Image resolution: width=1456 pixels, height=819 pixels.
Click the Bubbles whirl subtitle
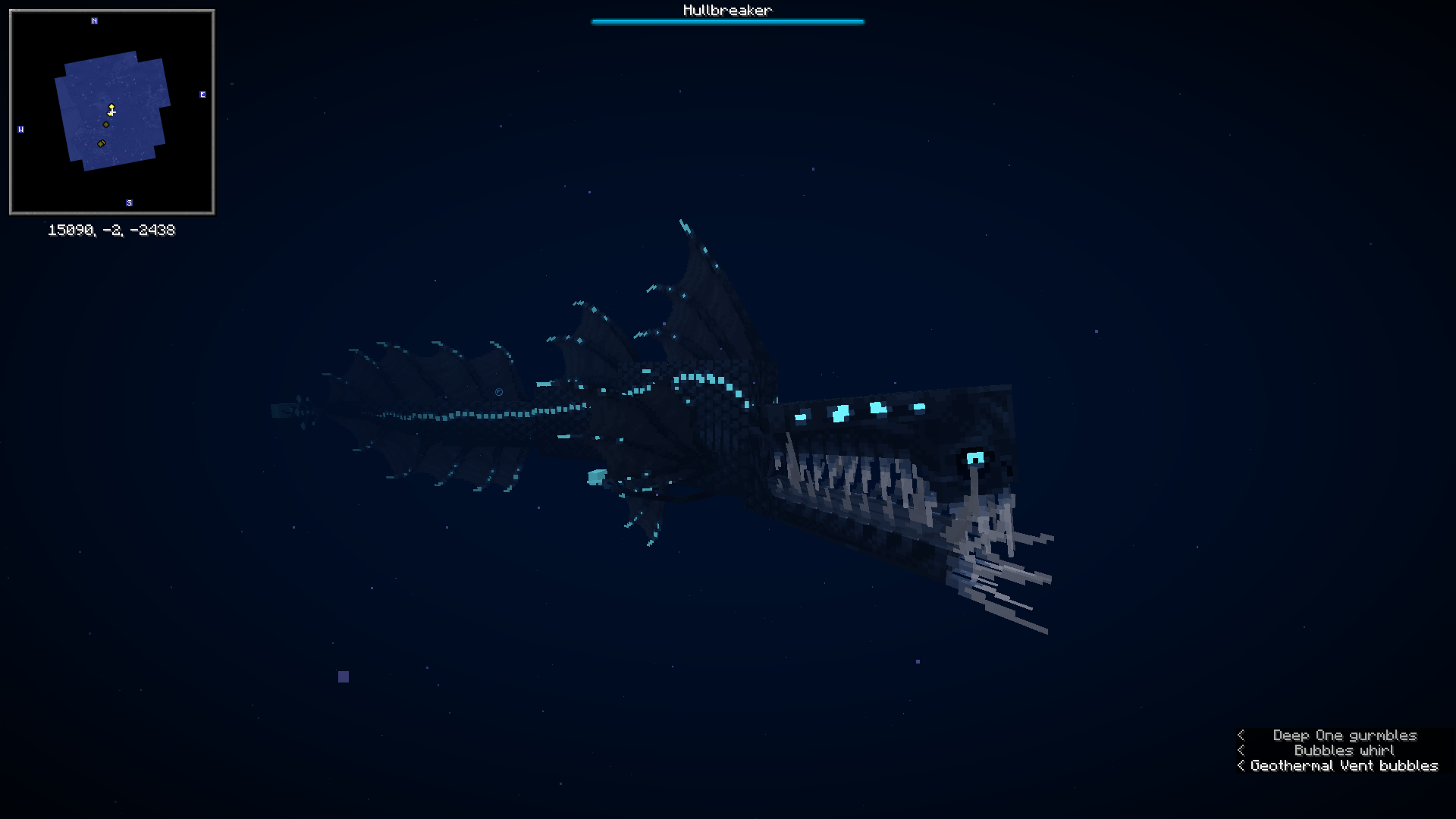click(1343, 750)
